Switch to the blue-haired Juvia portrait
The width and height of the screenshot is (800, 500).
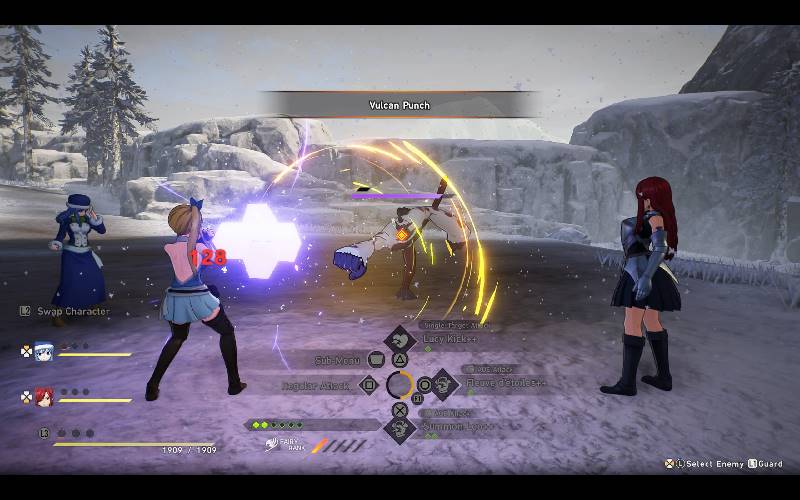(43, 351)
